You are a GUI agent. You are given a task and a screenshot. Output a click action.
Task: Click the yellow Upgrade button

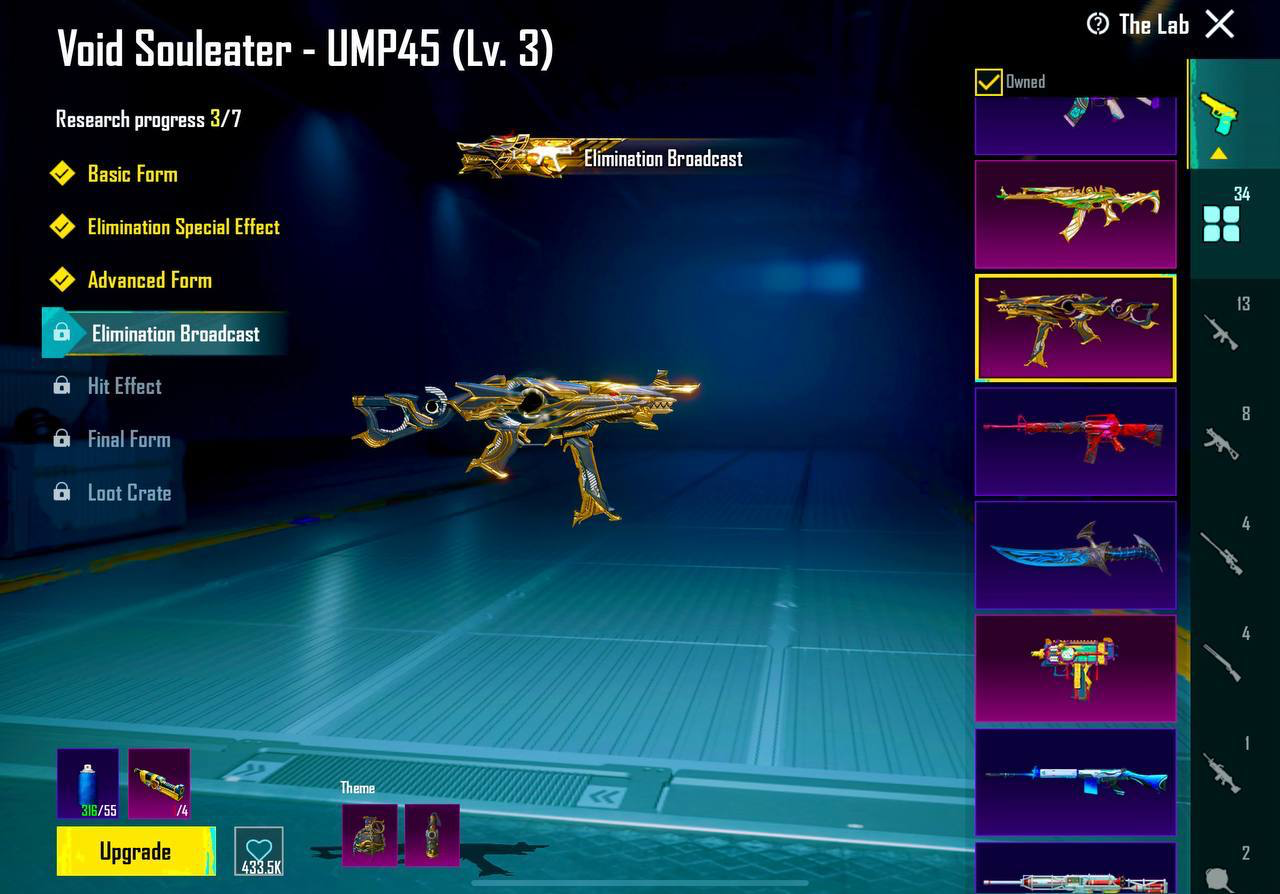(x=136, y=851)
